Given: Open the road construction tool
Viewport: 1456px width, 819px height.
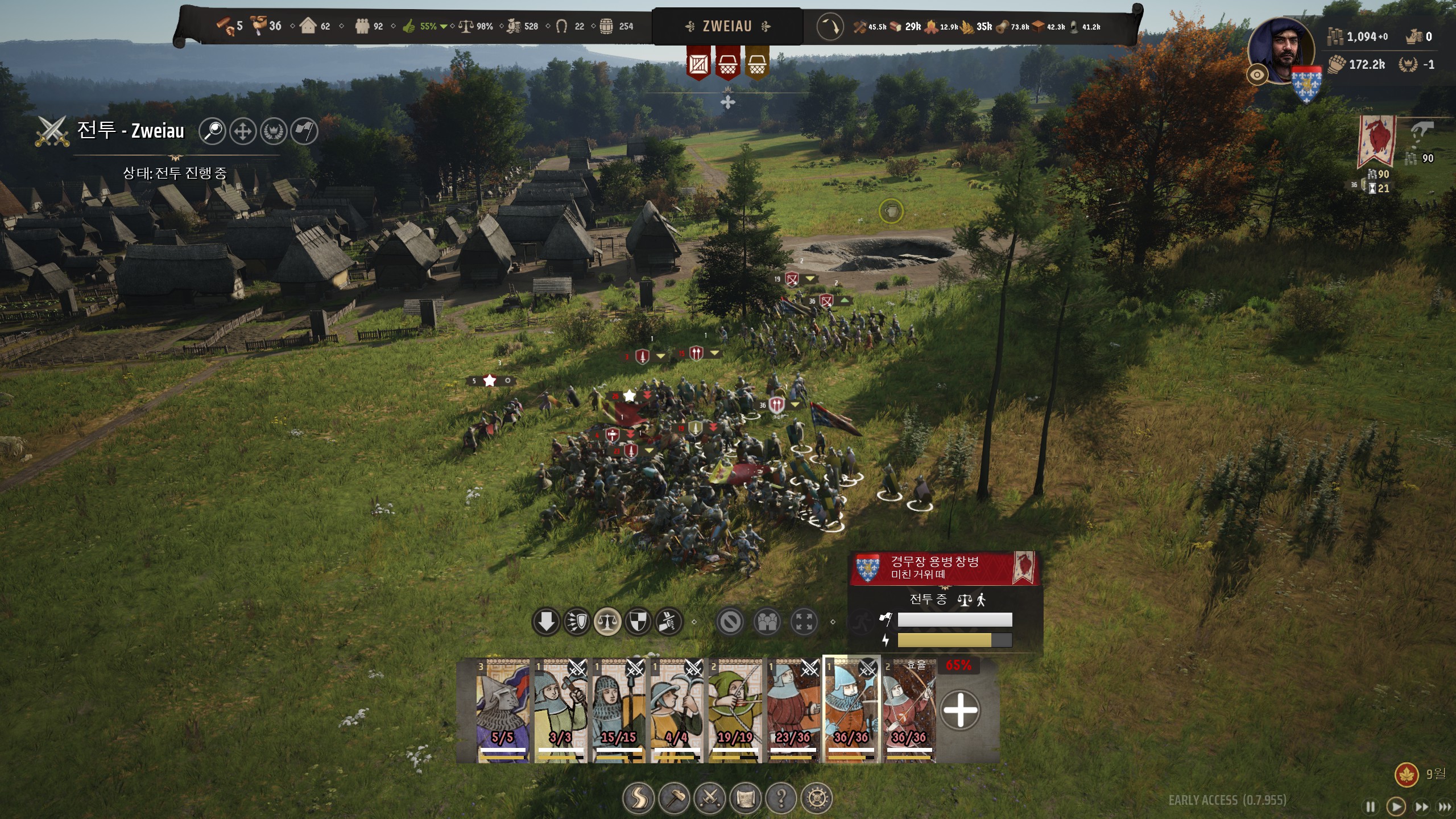Looking at the screenshot, I should point(639,799).
